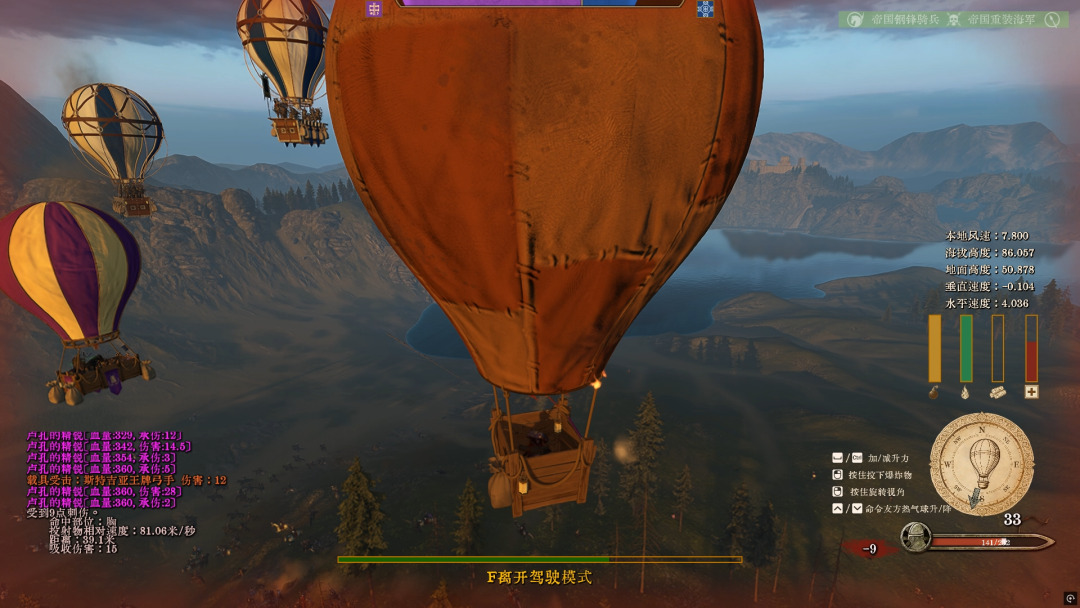Select the wood planks resource icon
Viewport: 1080px width, 608px height.
tap(997, 393)
